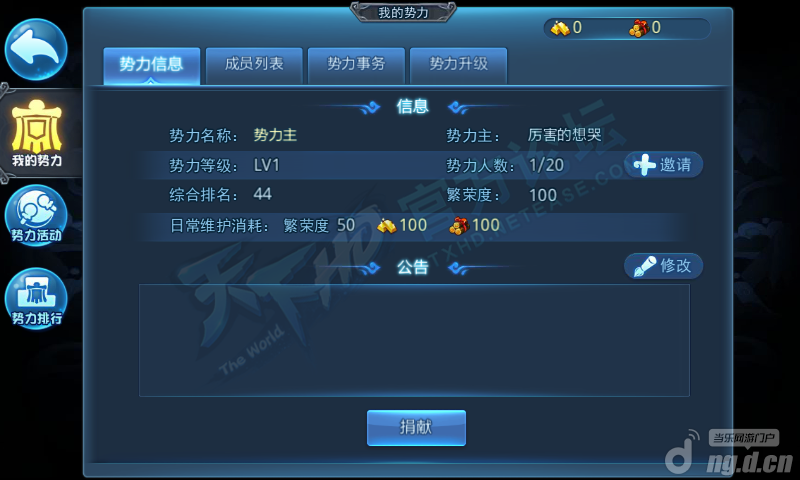
Task: Switch to the 势力事务 tab
Action: pyautogui.click(x=356, y=65)
